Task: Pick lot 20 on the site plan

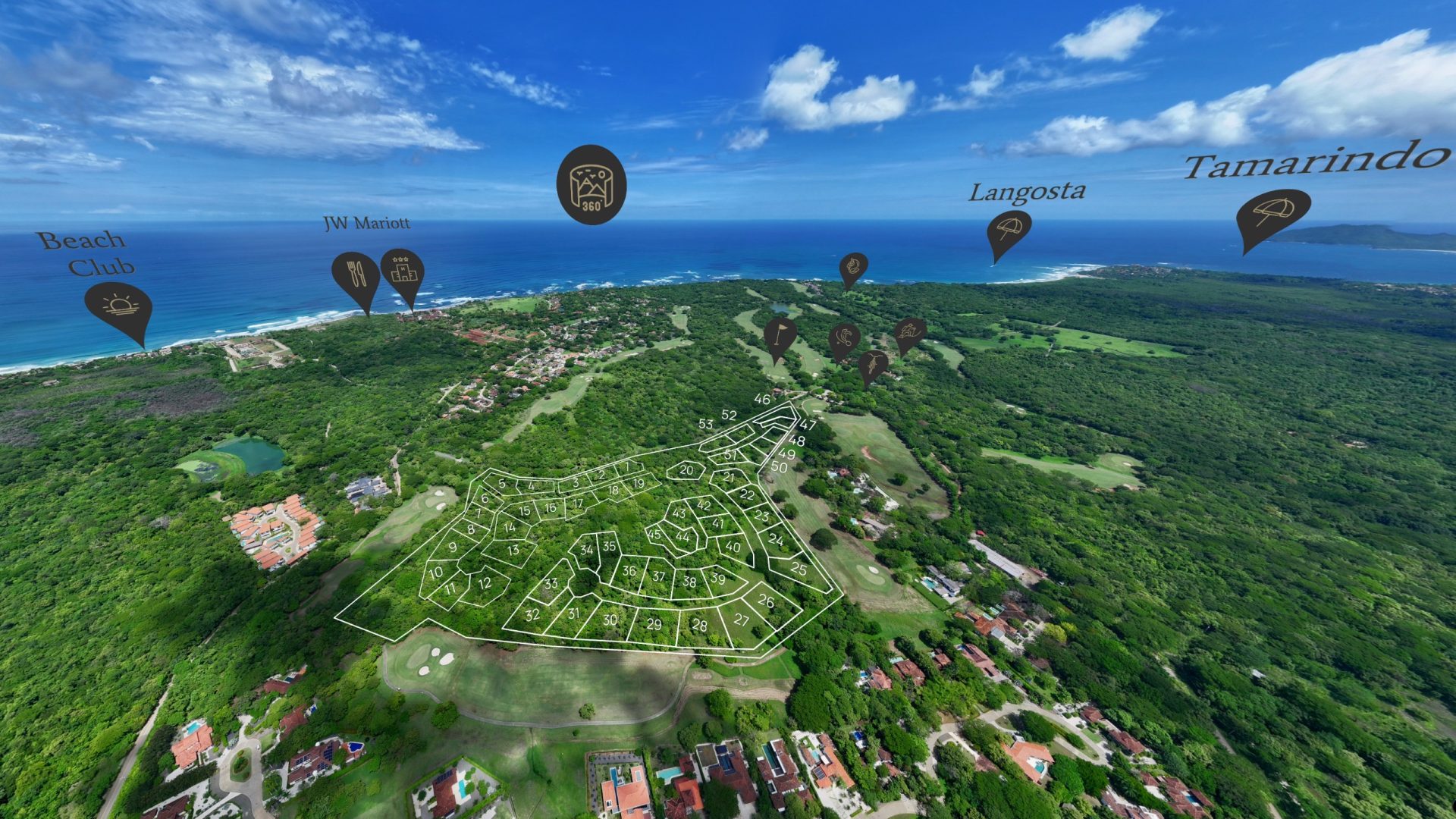Action: point(686,470)
